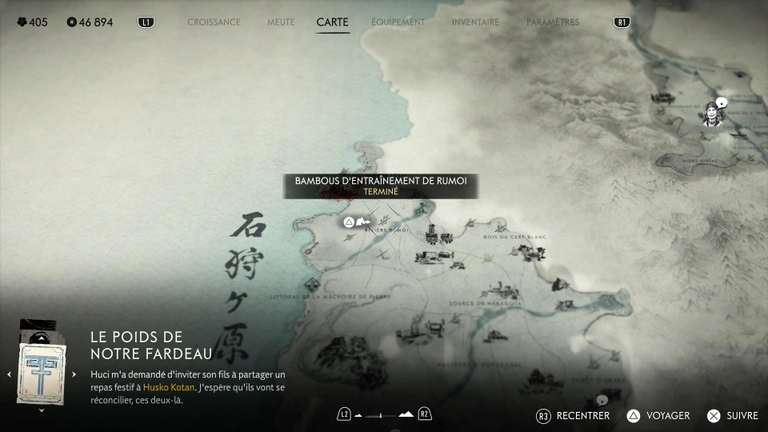
Task: Click the Recentrer map option
Action: [575, 415]
